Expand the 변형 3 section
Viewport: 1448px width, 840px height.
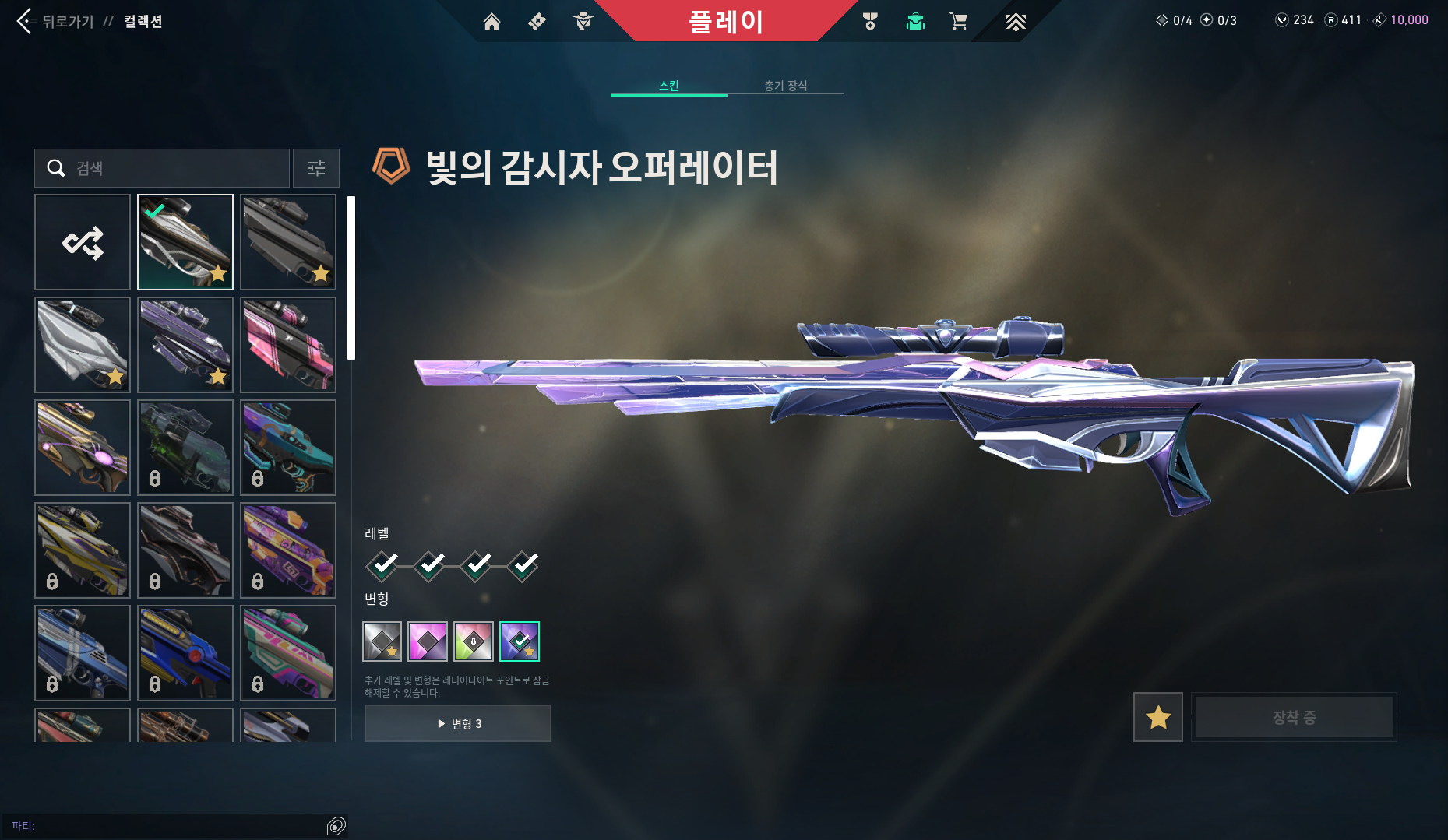[x=458, y=722]
